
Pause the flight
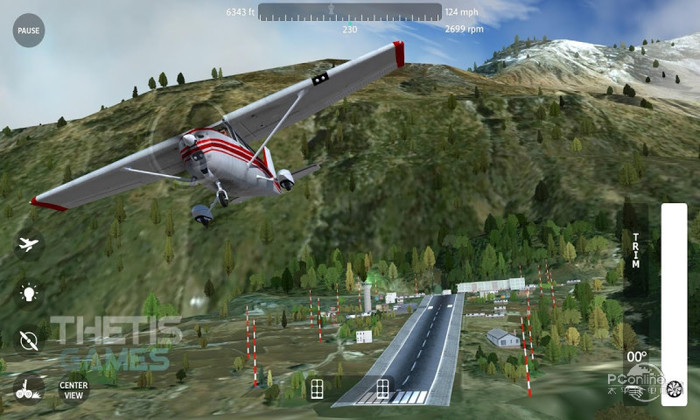pyautogui.click(x=29, y=30)
